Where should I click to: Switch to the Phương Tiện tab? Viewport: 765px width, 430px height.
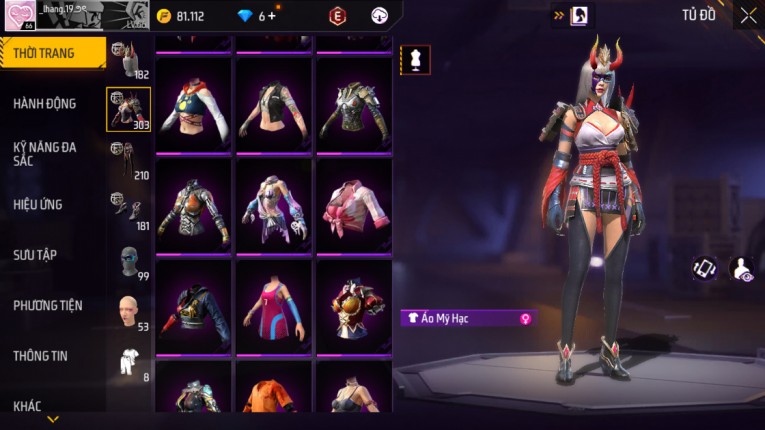coord(48,305)
